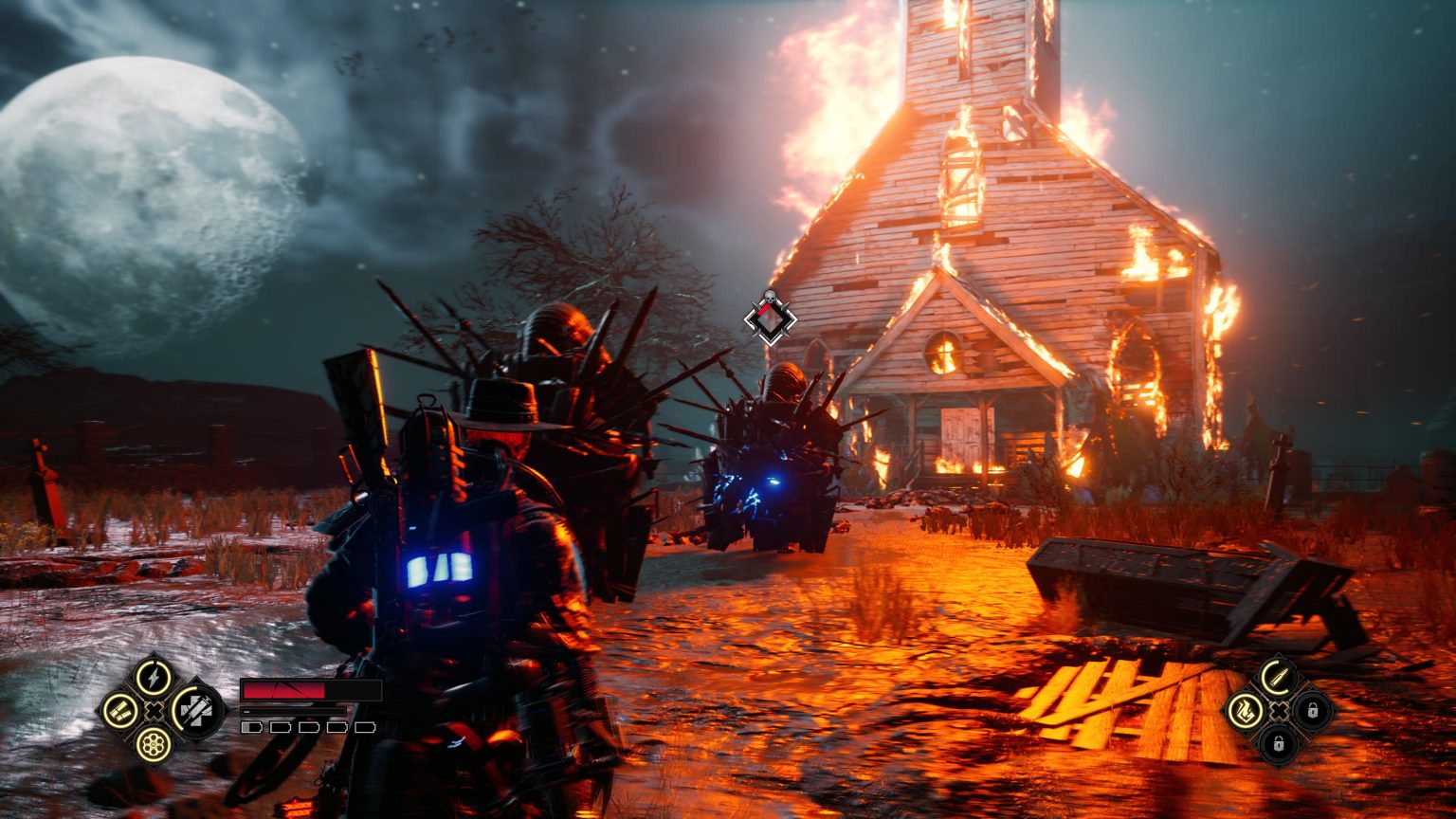Activate the dynamite ability icon
Screen dimensions: 1456x819
pos(118,710)
